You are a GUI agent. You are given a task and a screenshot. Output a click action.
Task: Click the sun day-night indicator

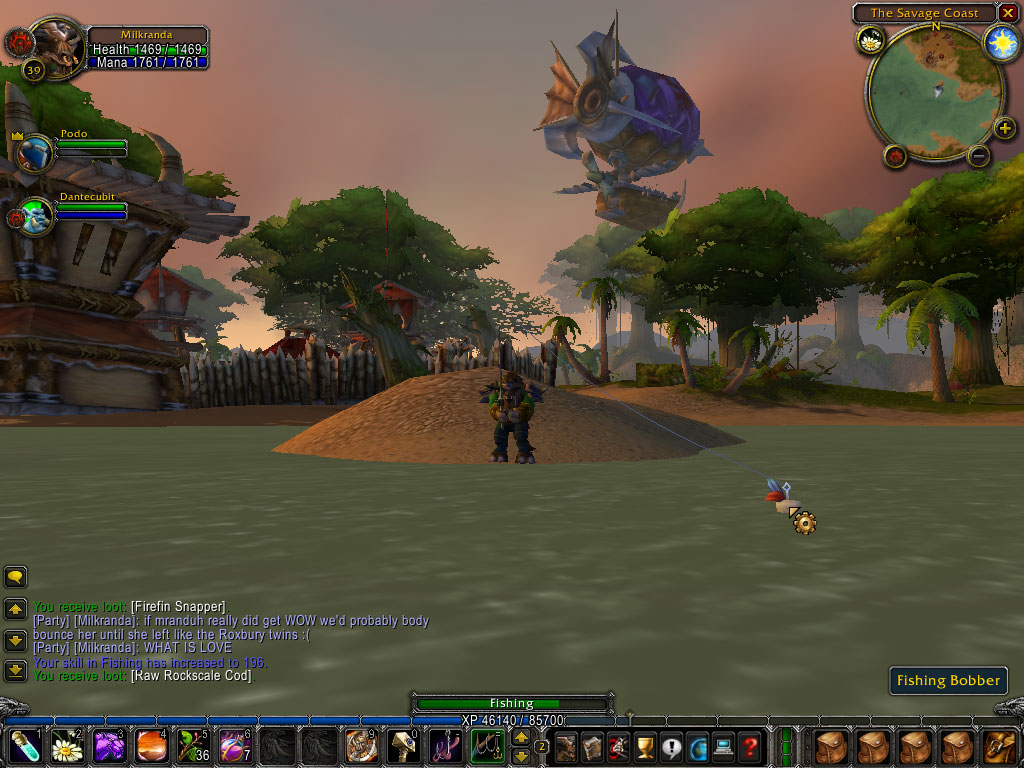tap(1000, 41)
